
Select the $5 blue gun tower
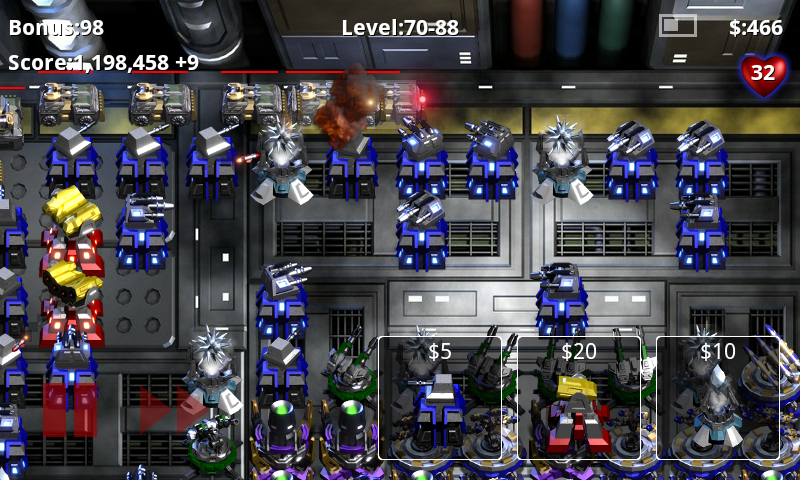(439, 398)
